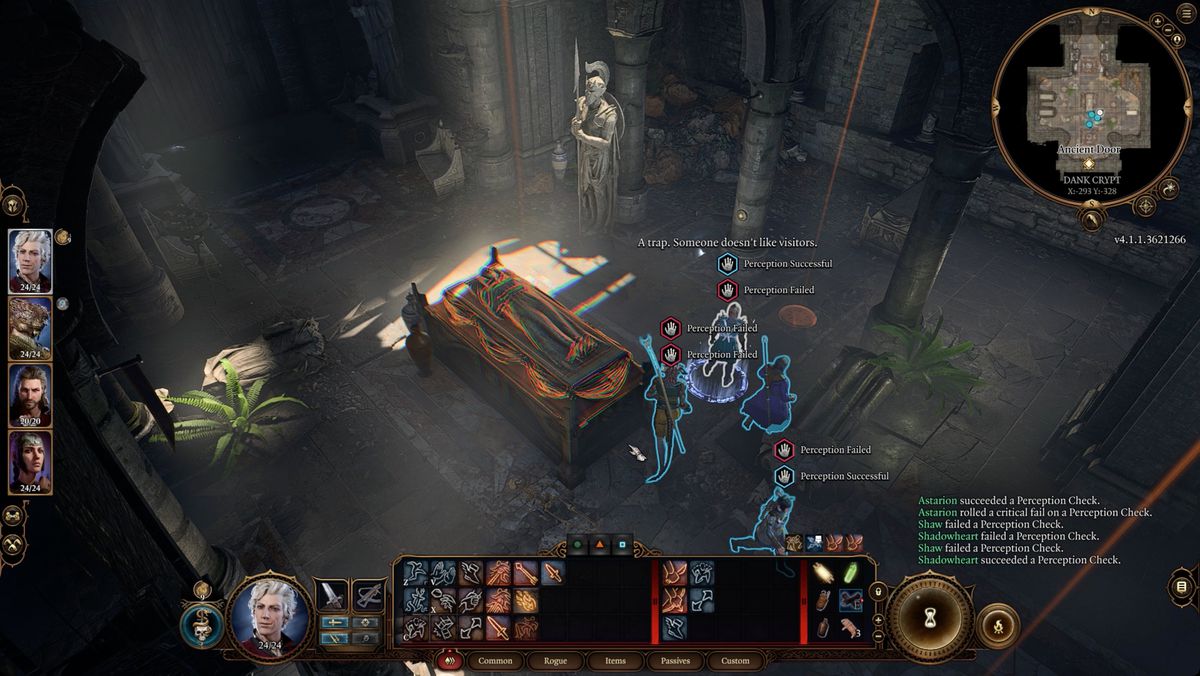1200x676 pixels.
Task: Select the melee sword weapon slot
Action: pyautogui.click(x=331, y=596)
